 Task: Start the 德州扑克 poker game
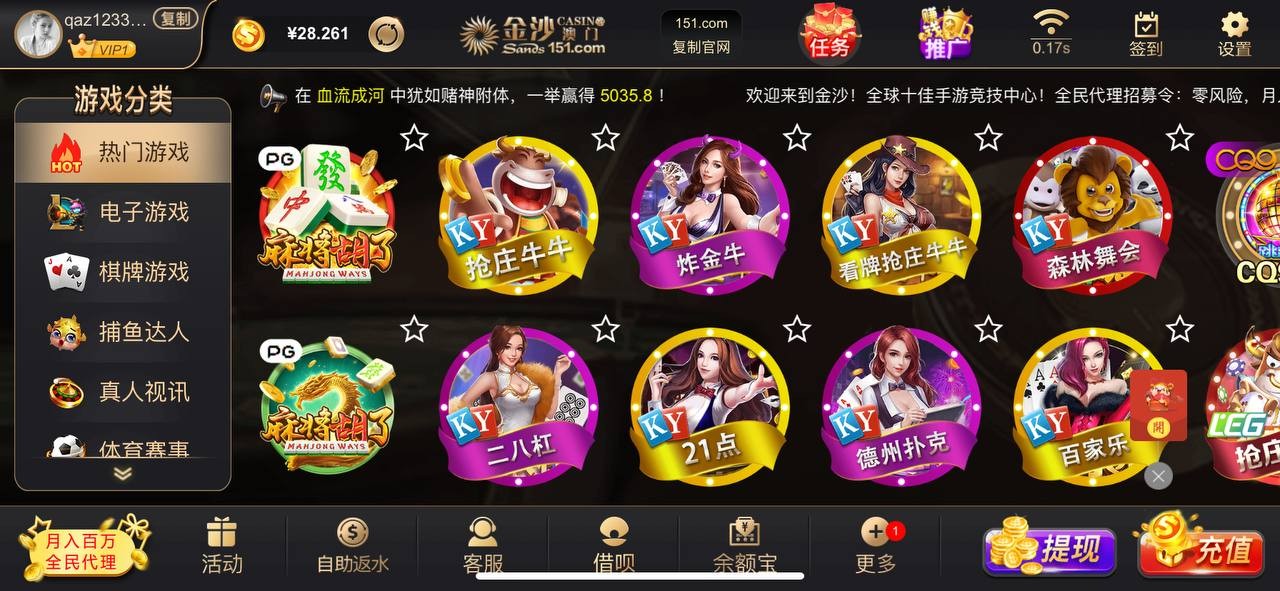(x=901, y=406)
